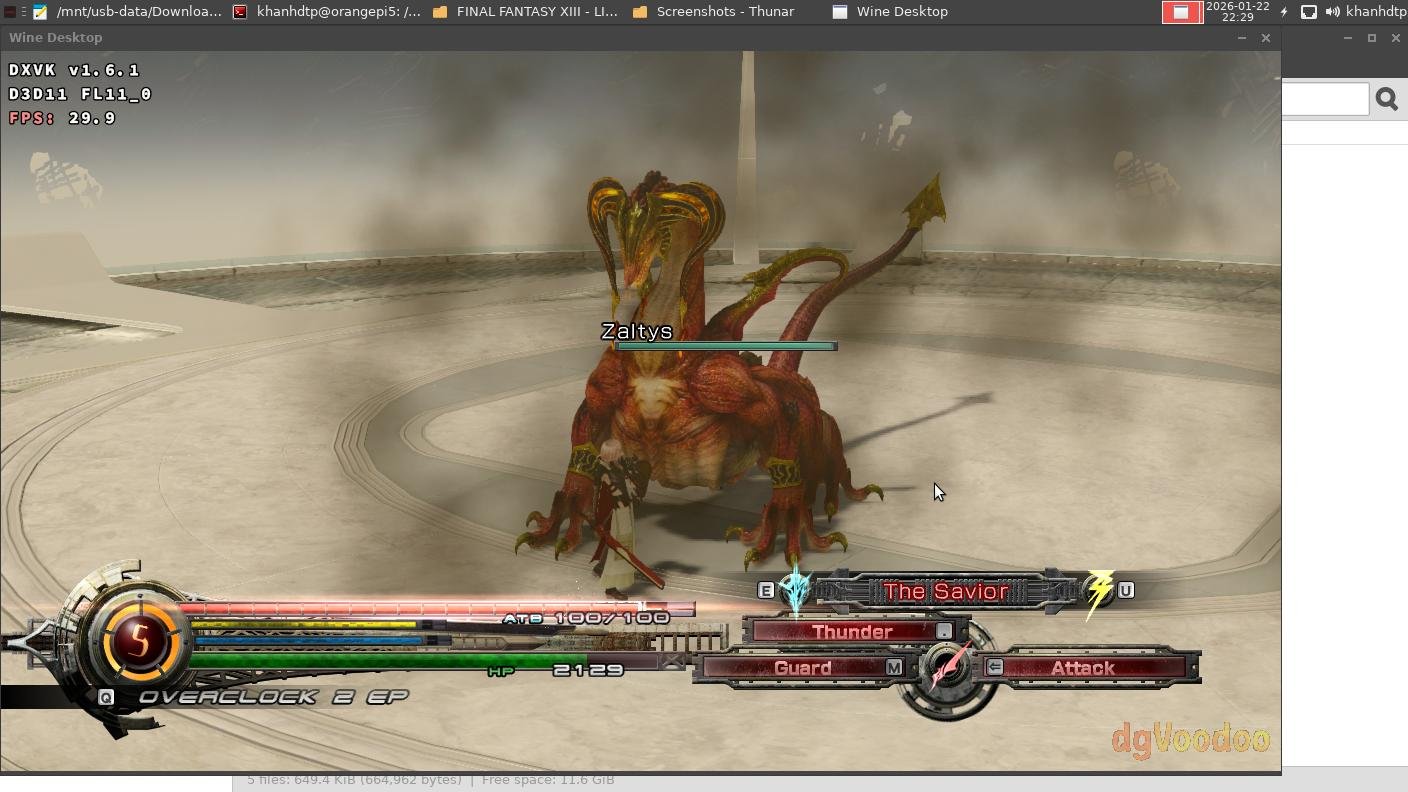Select the Attack command
Screen dimensions: 1408x792
[x=1083, y=668]
